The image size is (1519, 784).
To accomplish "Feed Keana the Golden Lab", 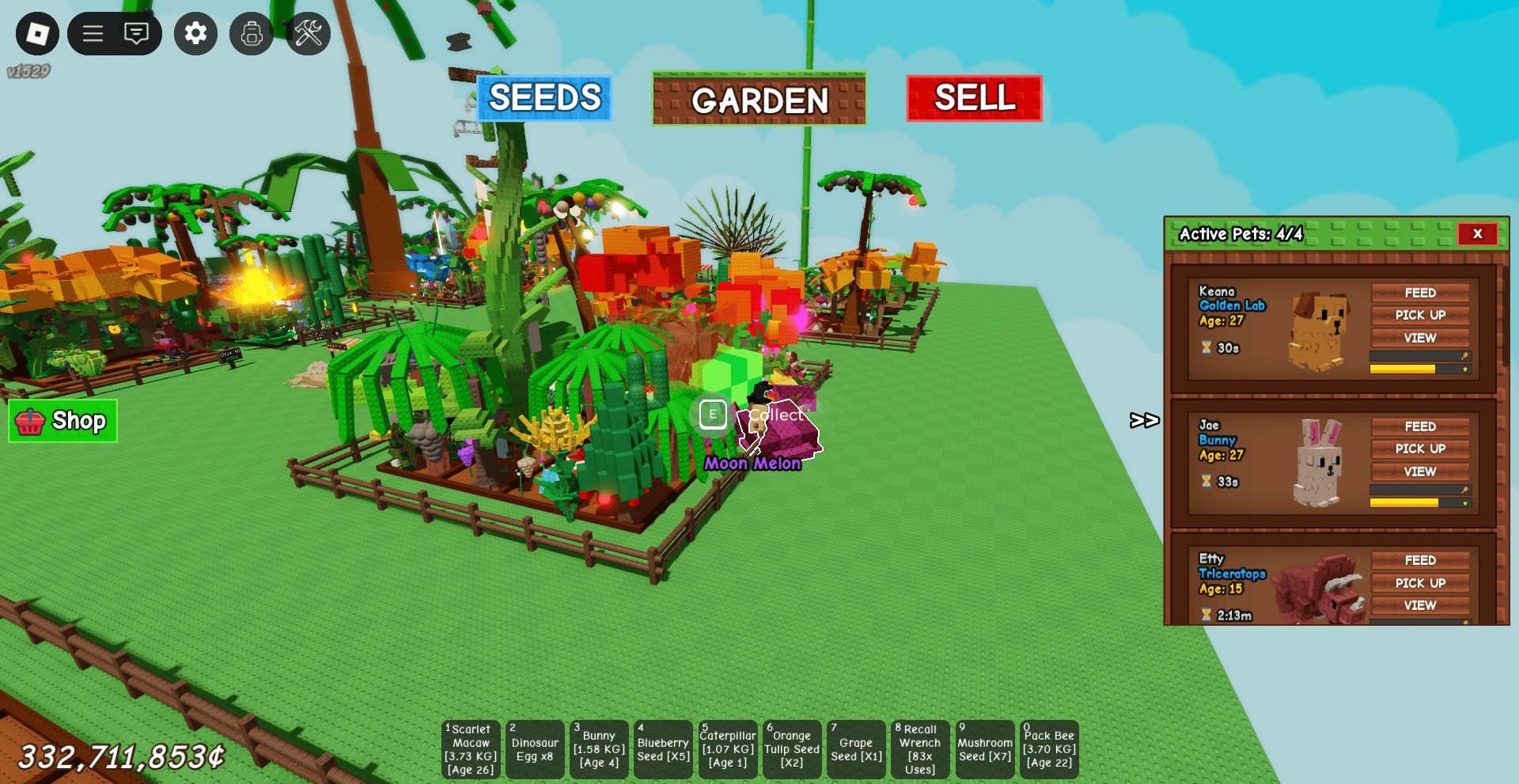I will [1420, 293].
